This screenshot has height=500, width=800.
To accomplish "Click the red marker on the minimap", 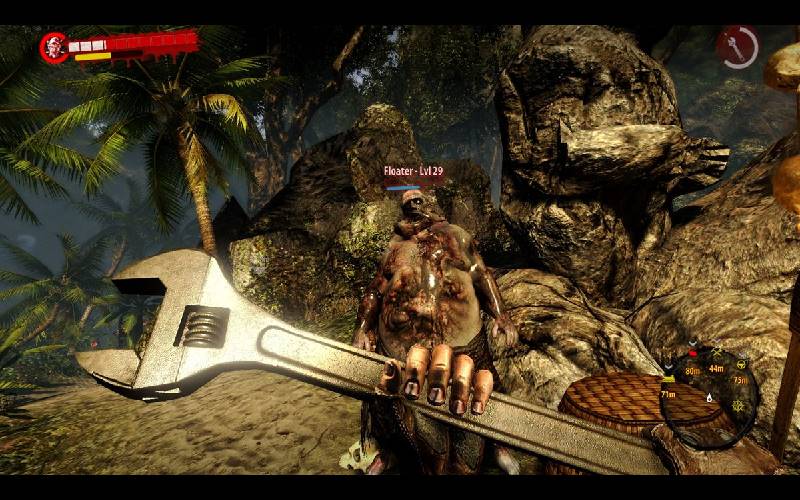I will (x=693, y=353).
